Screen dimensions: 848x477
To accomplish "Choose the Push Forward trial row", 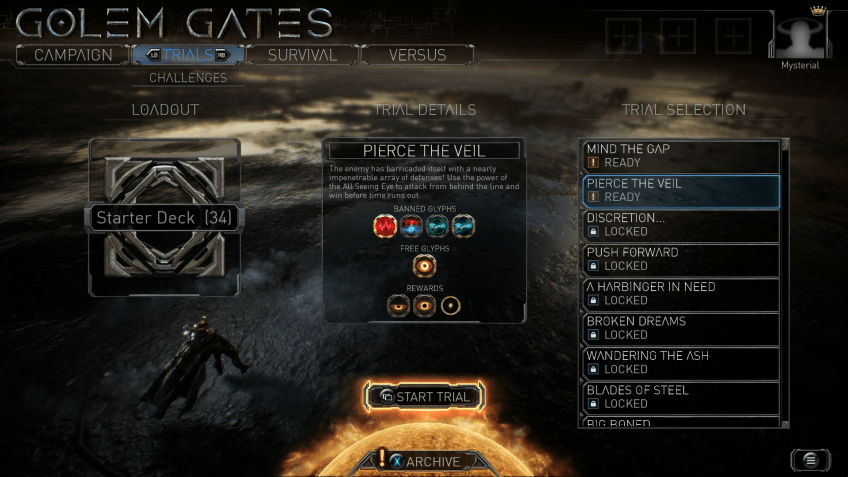I will click(x=680, y=259).
